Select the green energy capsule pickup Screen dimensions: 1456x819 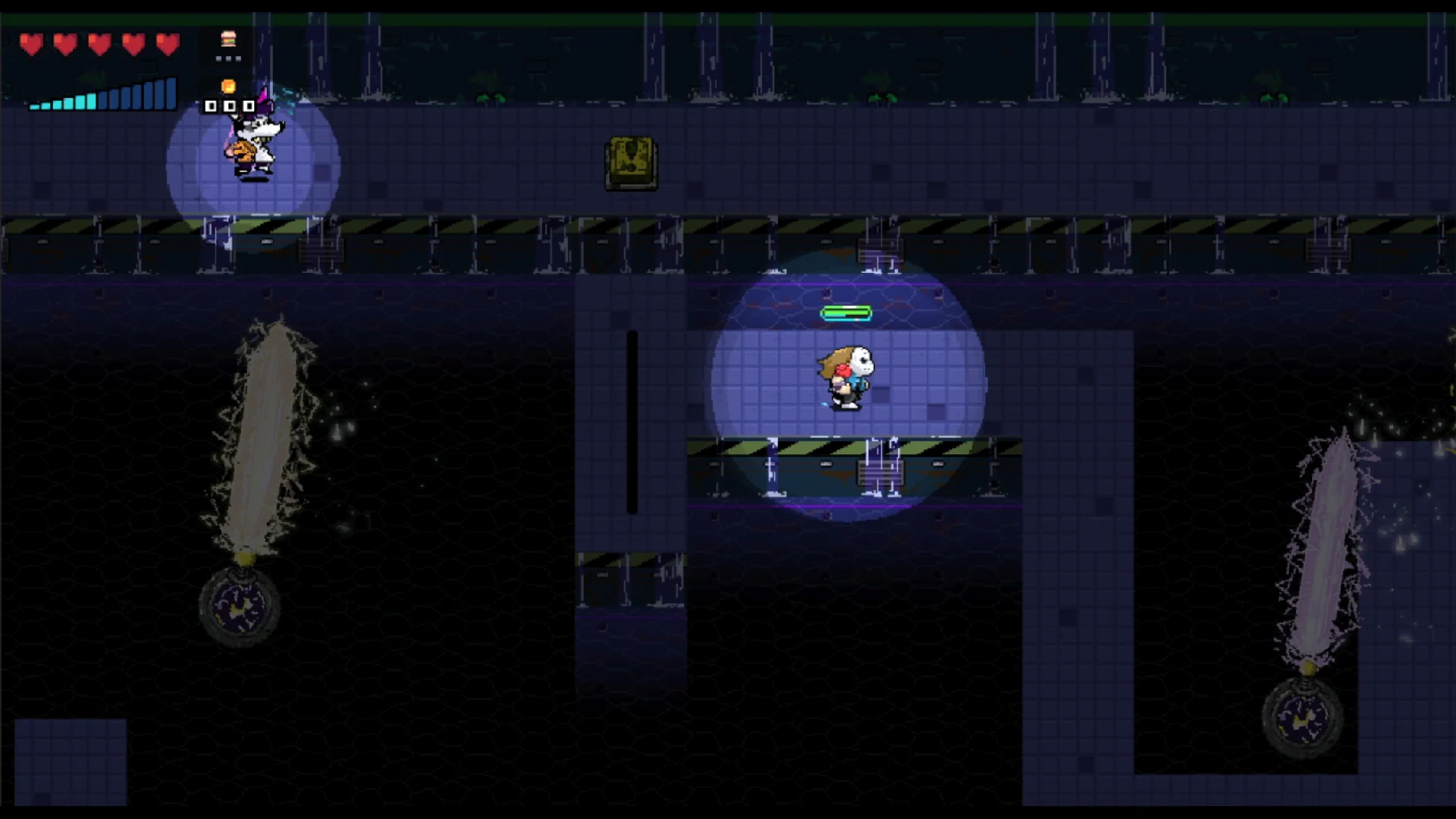(846, 312)
